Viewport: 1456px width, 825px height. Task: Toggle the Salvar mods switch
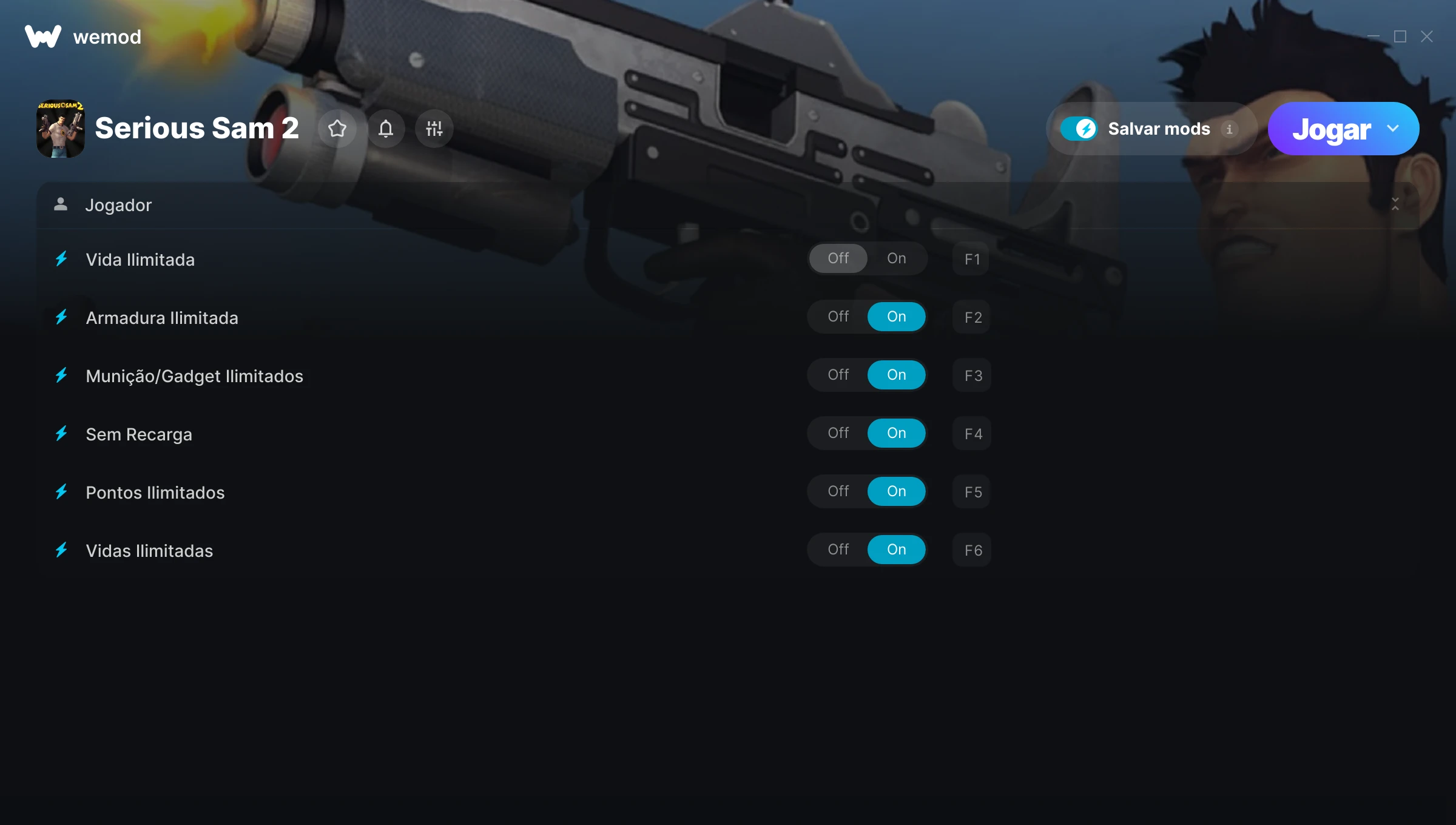click(x=1079, y=129)
